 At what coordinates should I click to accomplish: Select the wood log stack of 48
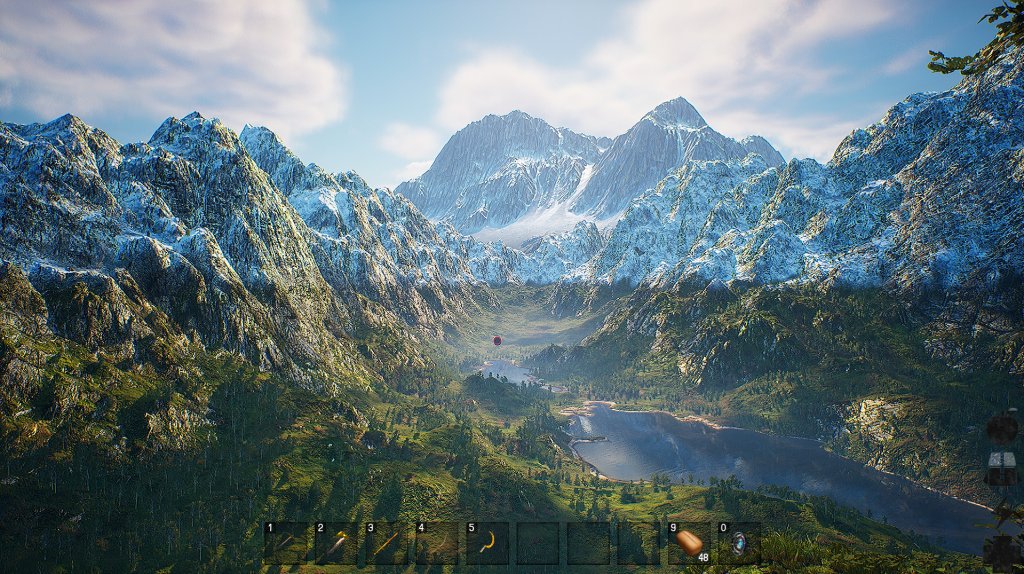click(689, 543)
